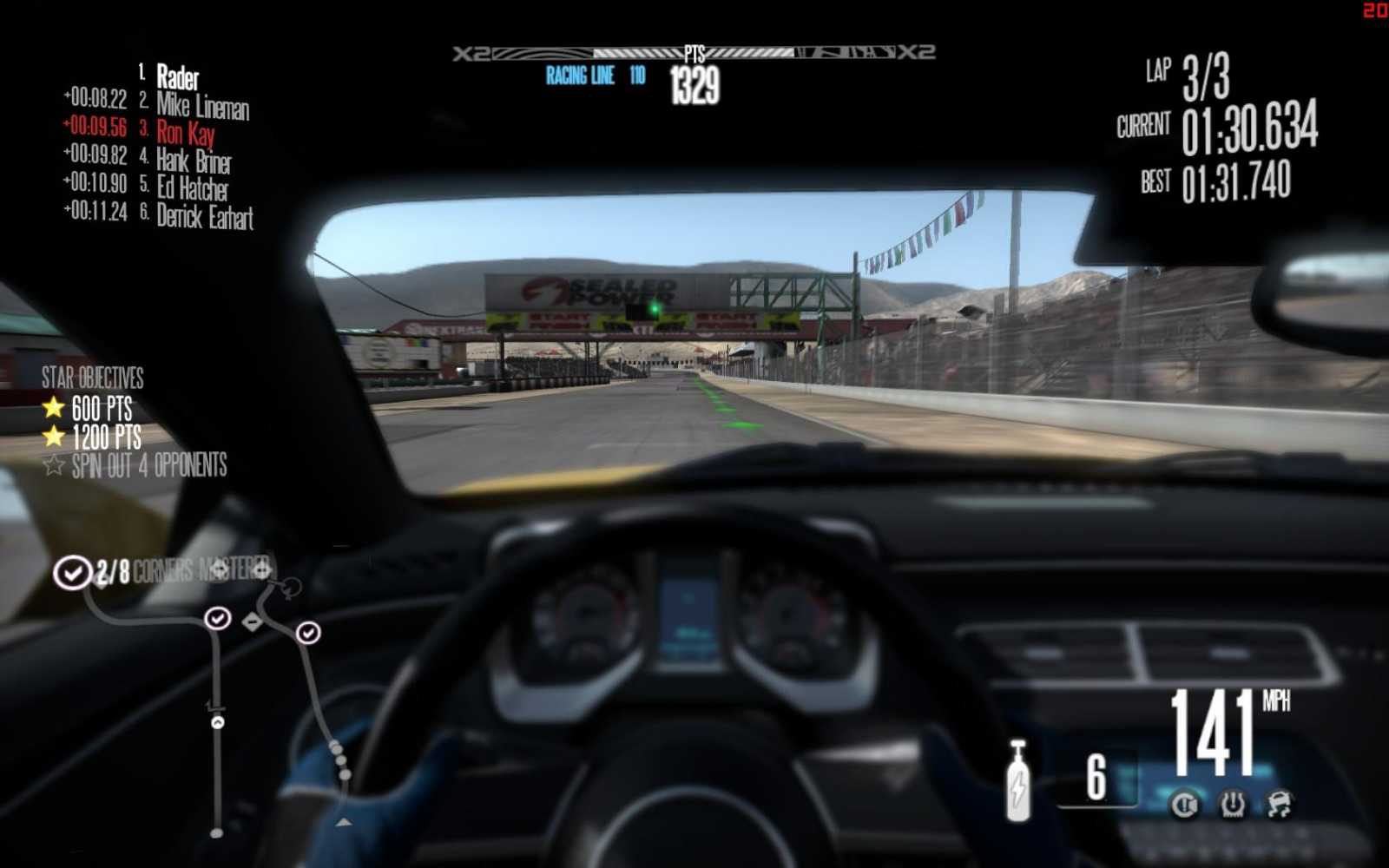The width and height of the screenshot is (1389, 868).
Task: Toggle the rightmost corner checkmark on the map
Action: (x=308, y=632)
